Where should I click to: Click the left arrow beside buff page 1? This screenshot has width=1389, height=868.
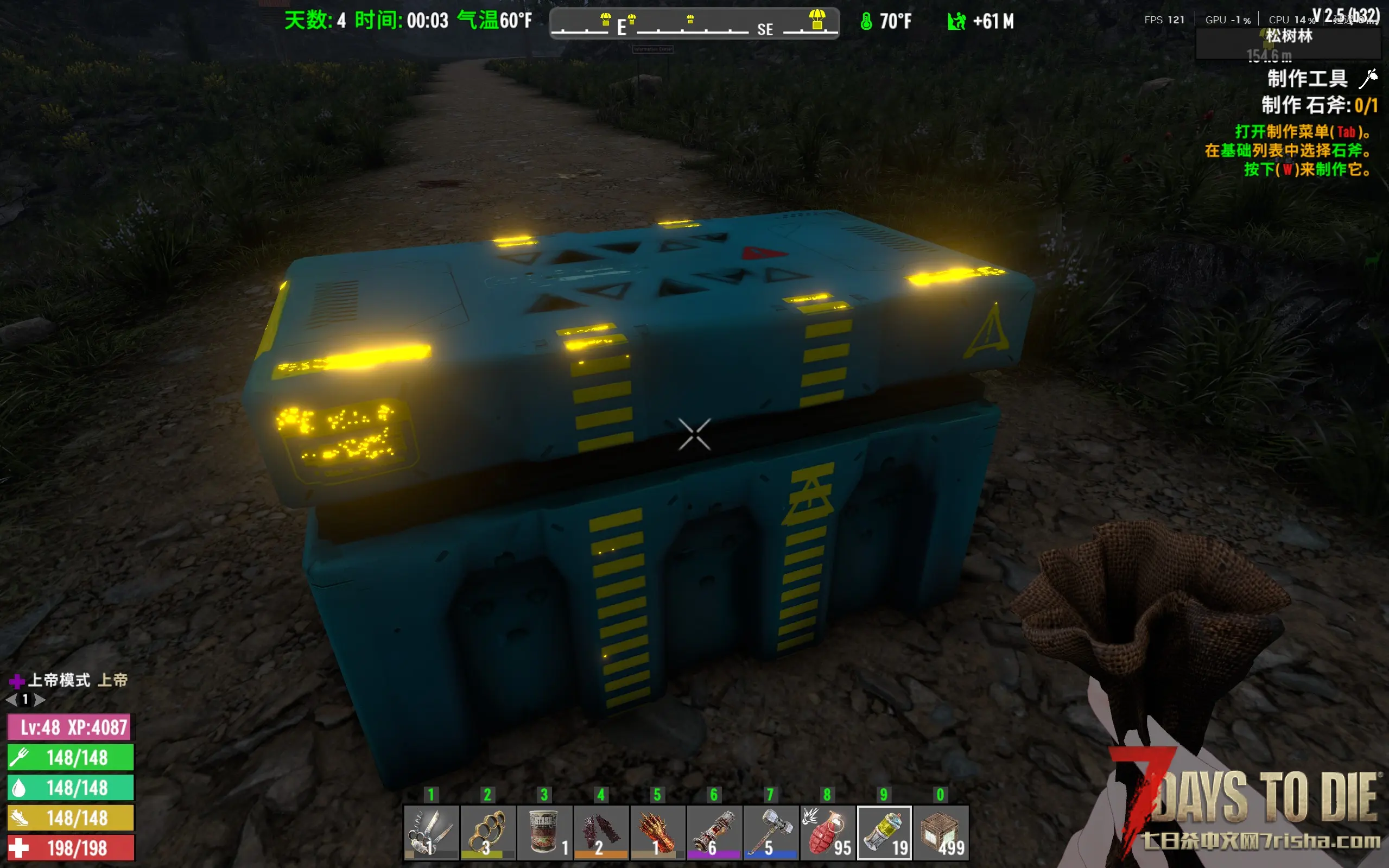coord(11,700)
